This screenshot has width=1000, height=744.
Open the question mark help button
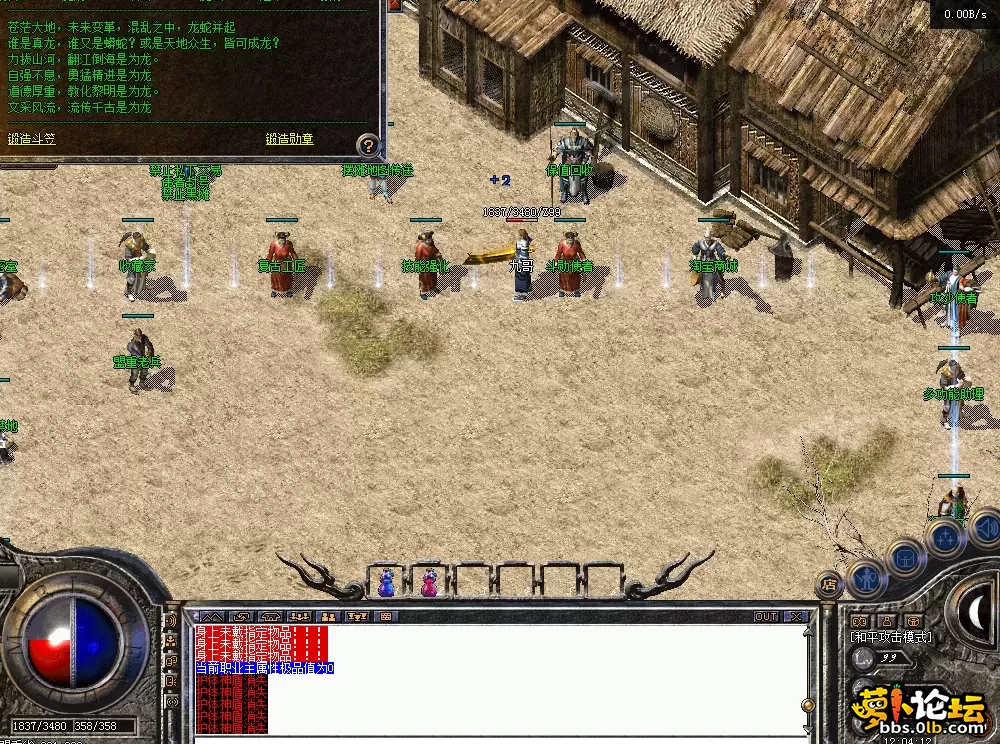tap(368, 146)
